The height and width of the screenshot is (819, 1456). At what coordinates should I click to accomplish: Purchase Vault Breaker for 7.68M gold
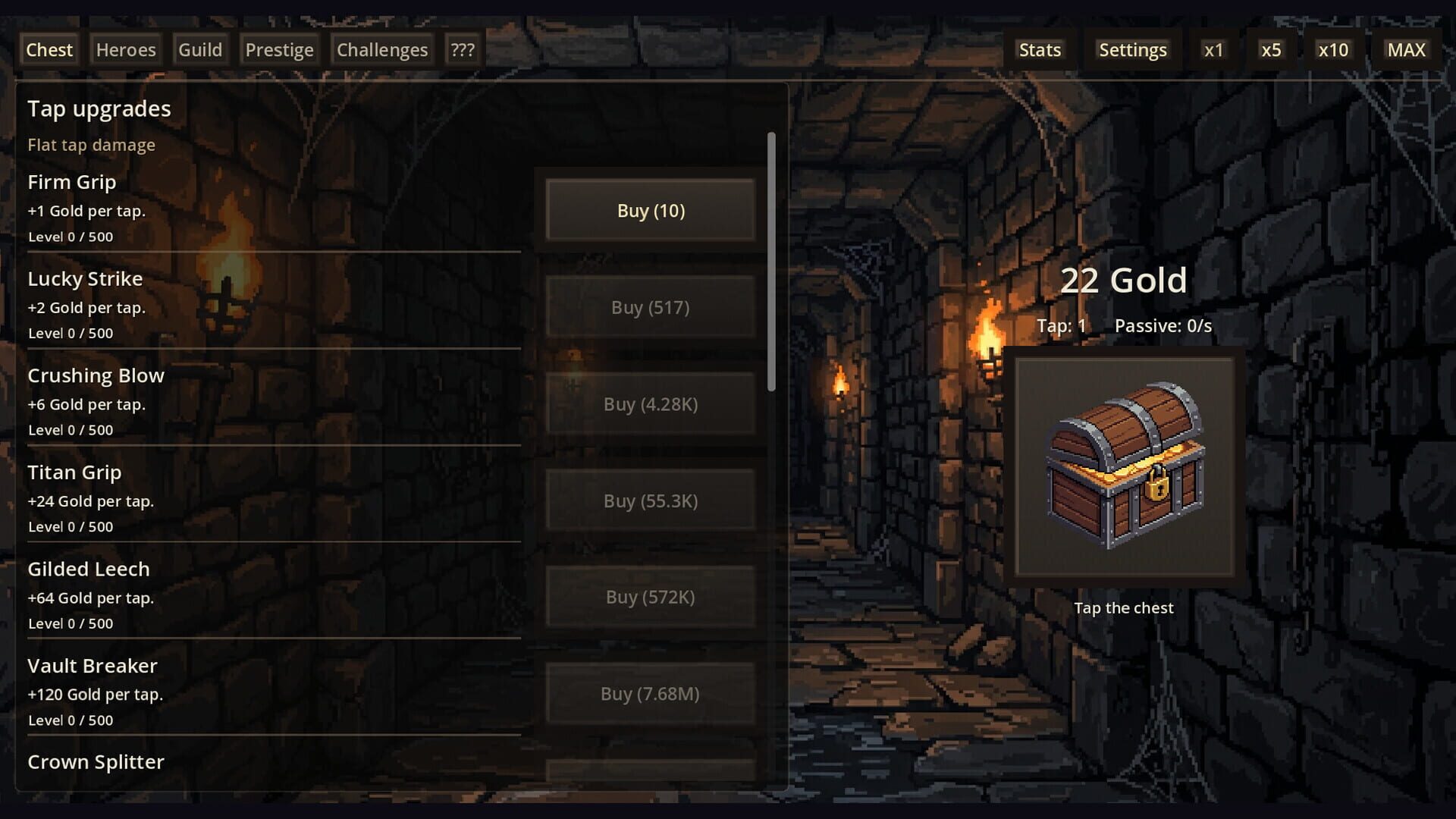(650, 693)
